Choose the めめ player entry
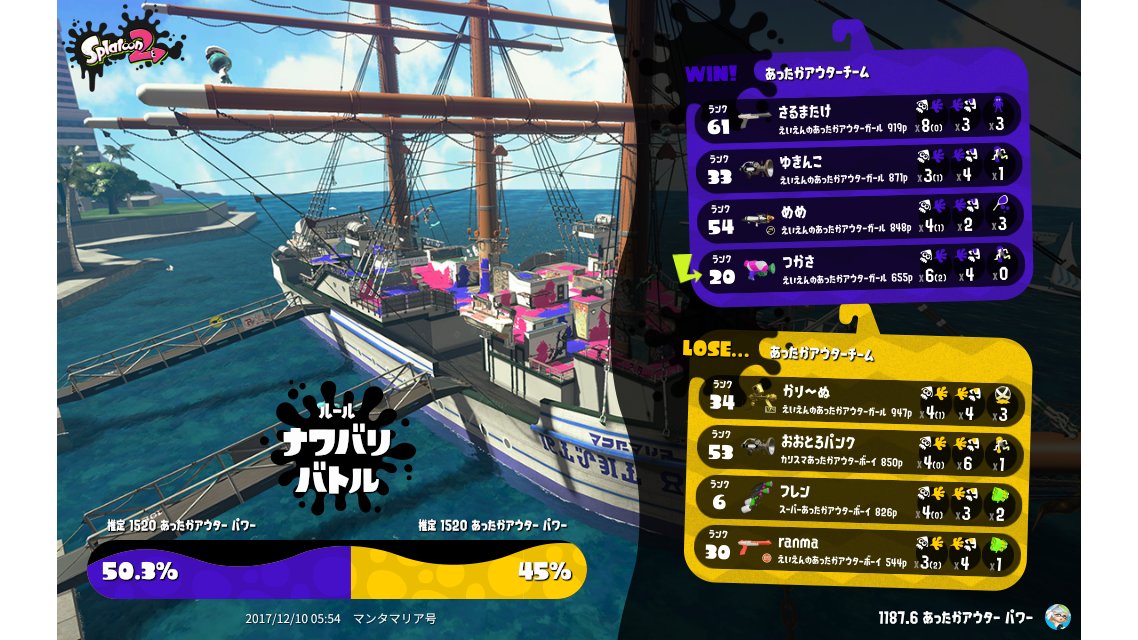1138x640 pixels. [x=860, y=218]
